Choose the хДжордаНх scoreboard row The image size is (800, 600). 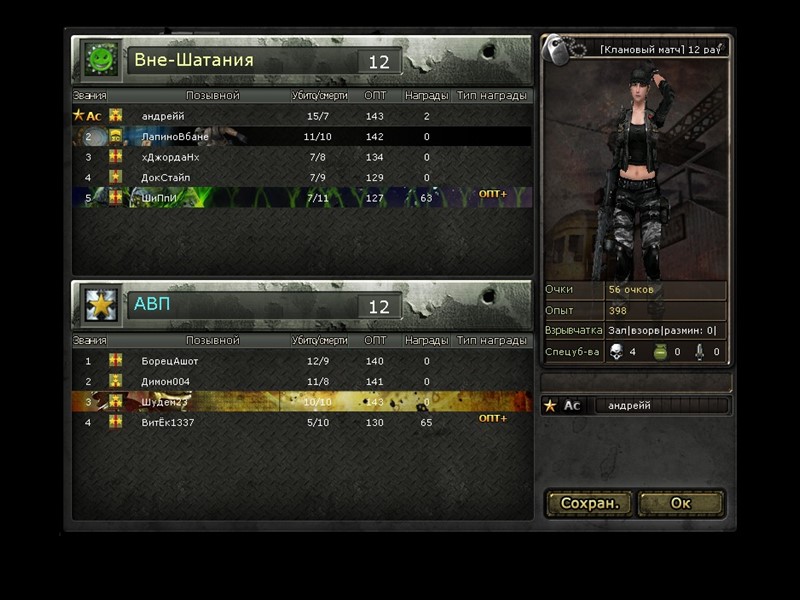click(300, 157)
